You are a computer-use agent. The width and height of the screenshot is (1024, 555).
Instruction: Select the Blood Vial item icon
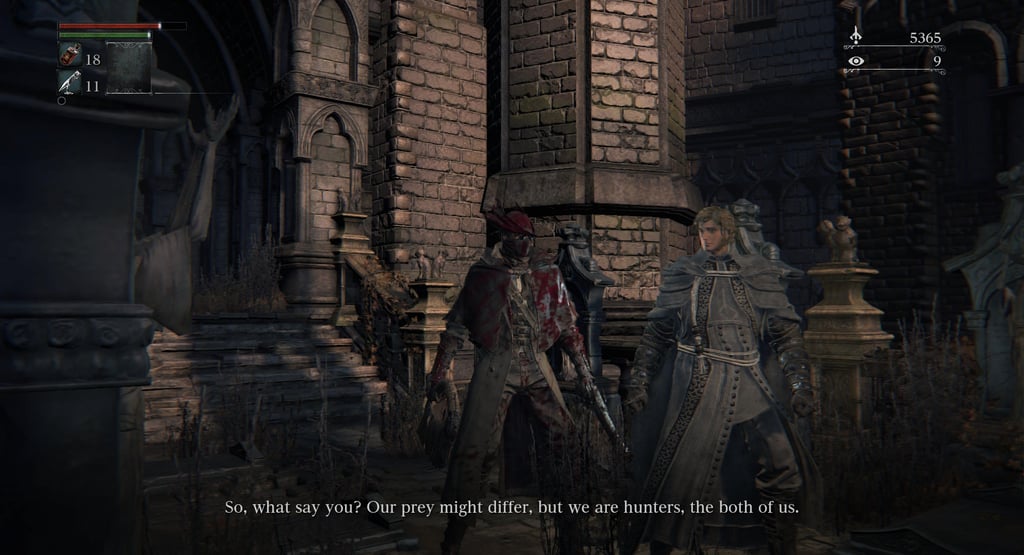[70, 56]
